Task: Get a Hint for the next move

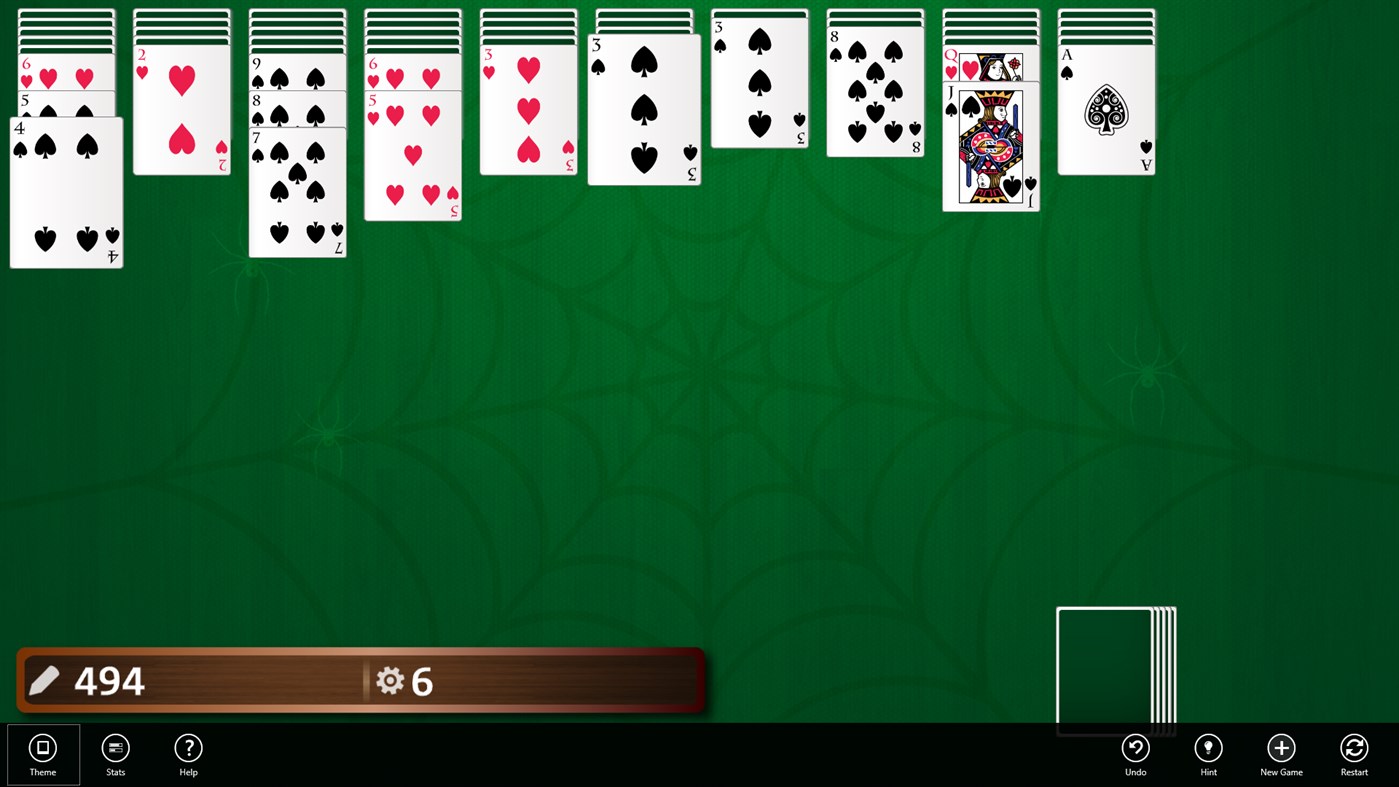Action: pyautogui.click(x=1208, y=754)
